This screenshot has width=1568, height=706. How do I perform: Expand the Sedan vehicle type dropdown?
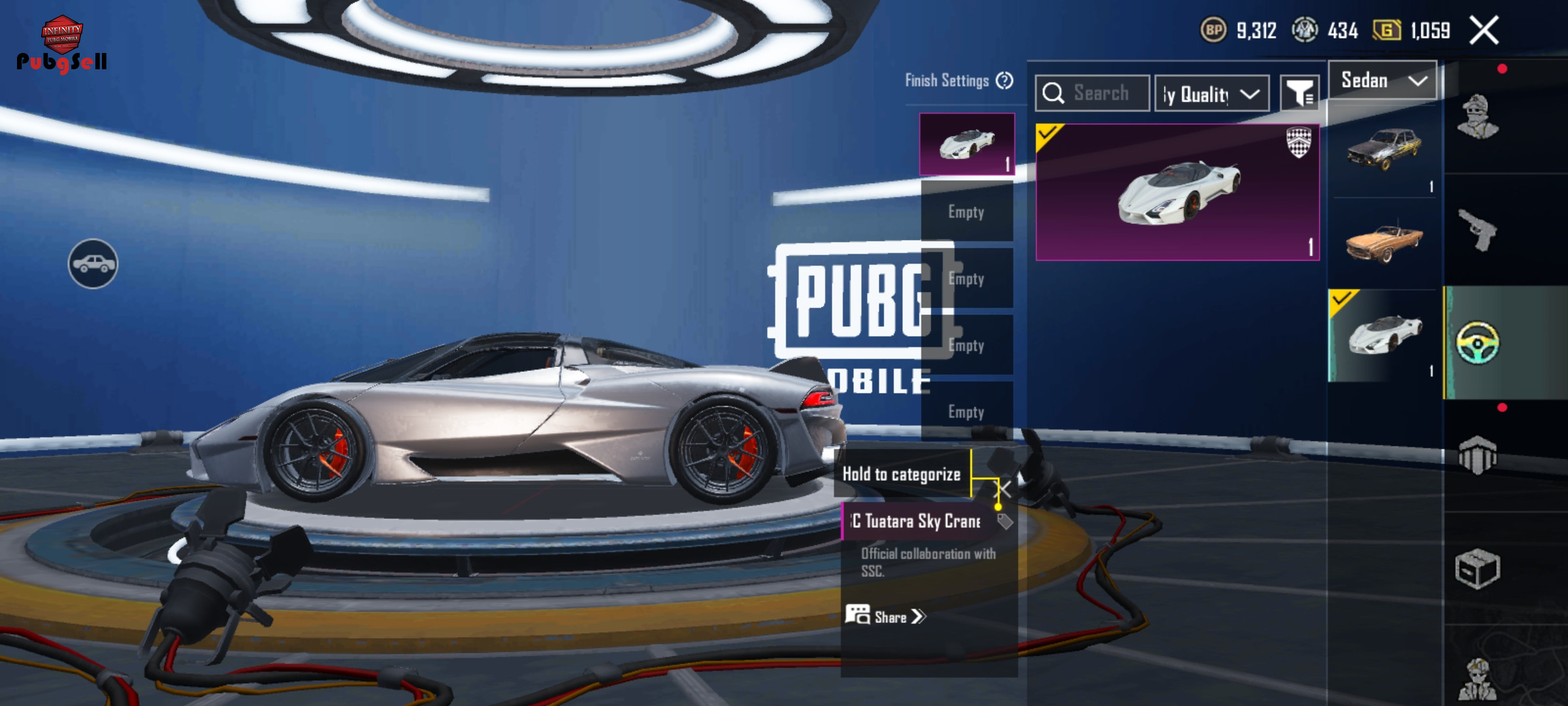pos(1382,80)
